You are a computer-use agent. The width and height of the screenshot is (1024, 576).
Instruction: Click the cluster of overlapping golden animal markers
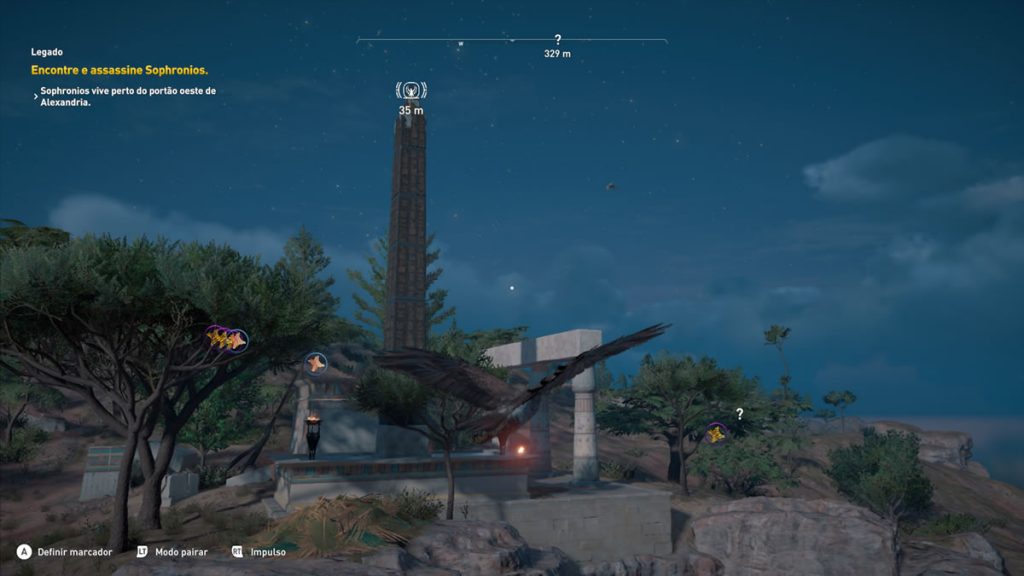(x=227, y=340)
